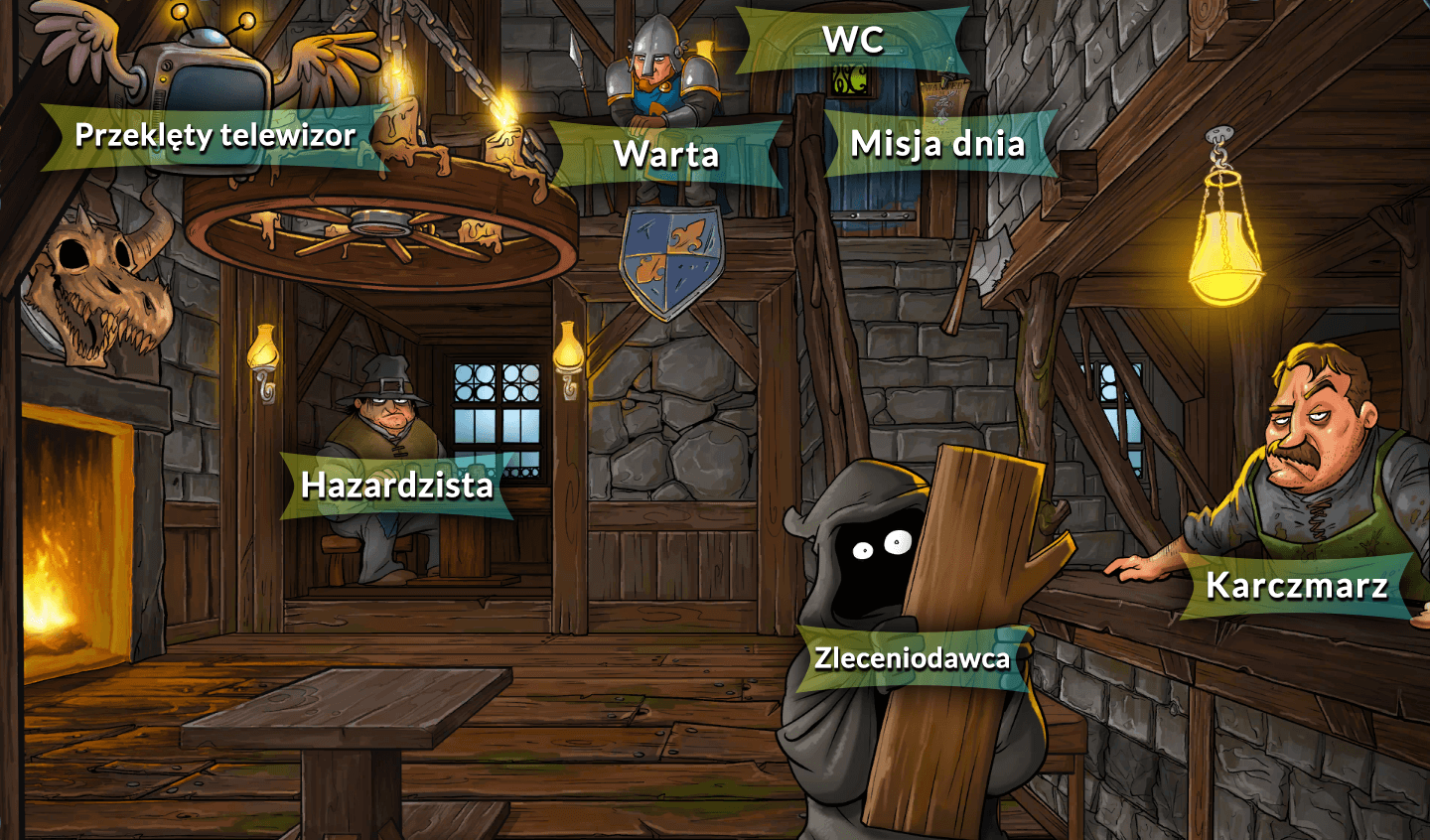Open the Misja dnia quest board
1430x840 pixels.
tap(938, 145)
